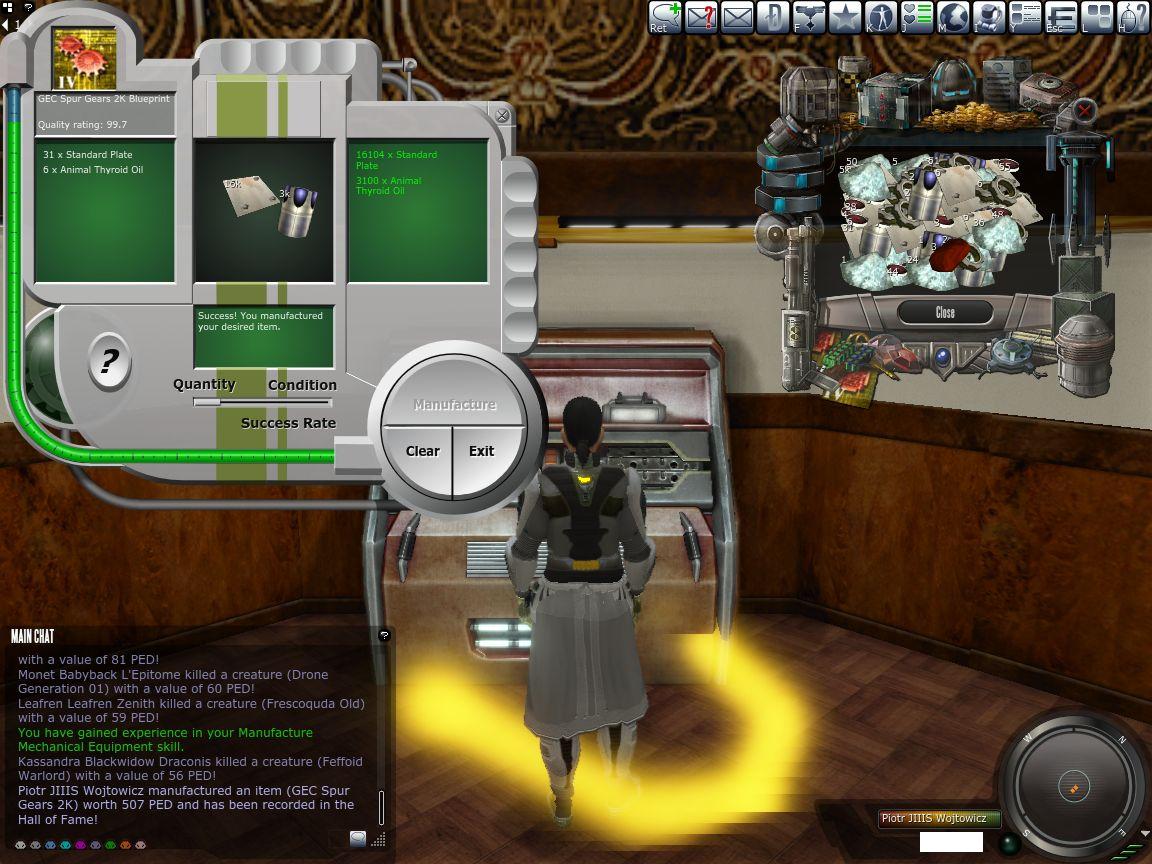This screenshot has width=1152, height=864.
Task: Click the Manufacture button
Action: coord(455,405)
